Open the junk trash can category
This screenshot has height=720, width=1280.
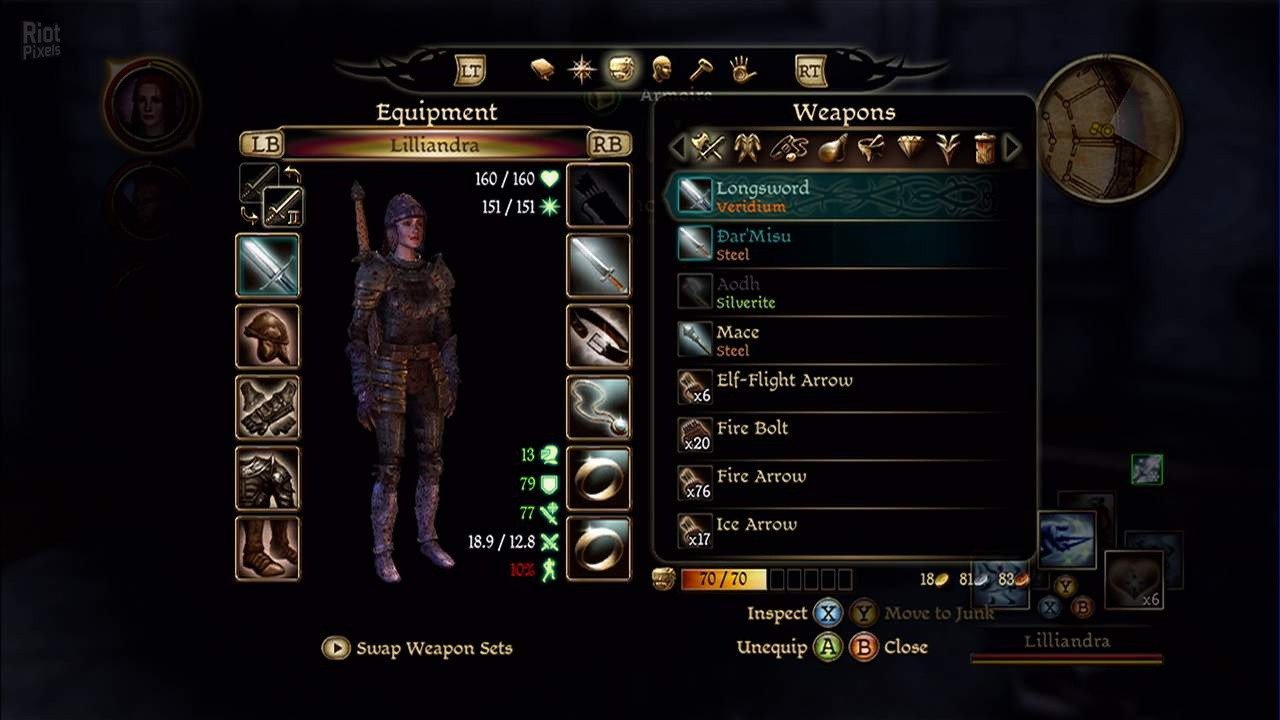984,148
